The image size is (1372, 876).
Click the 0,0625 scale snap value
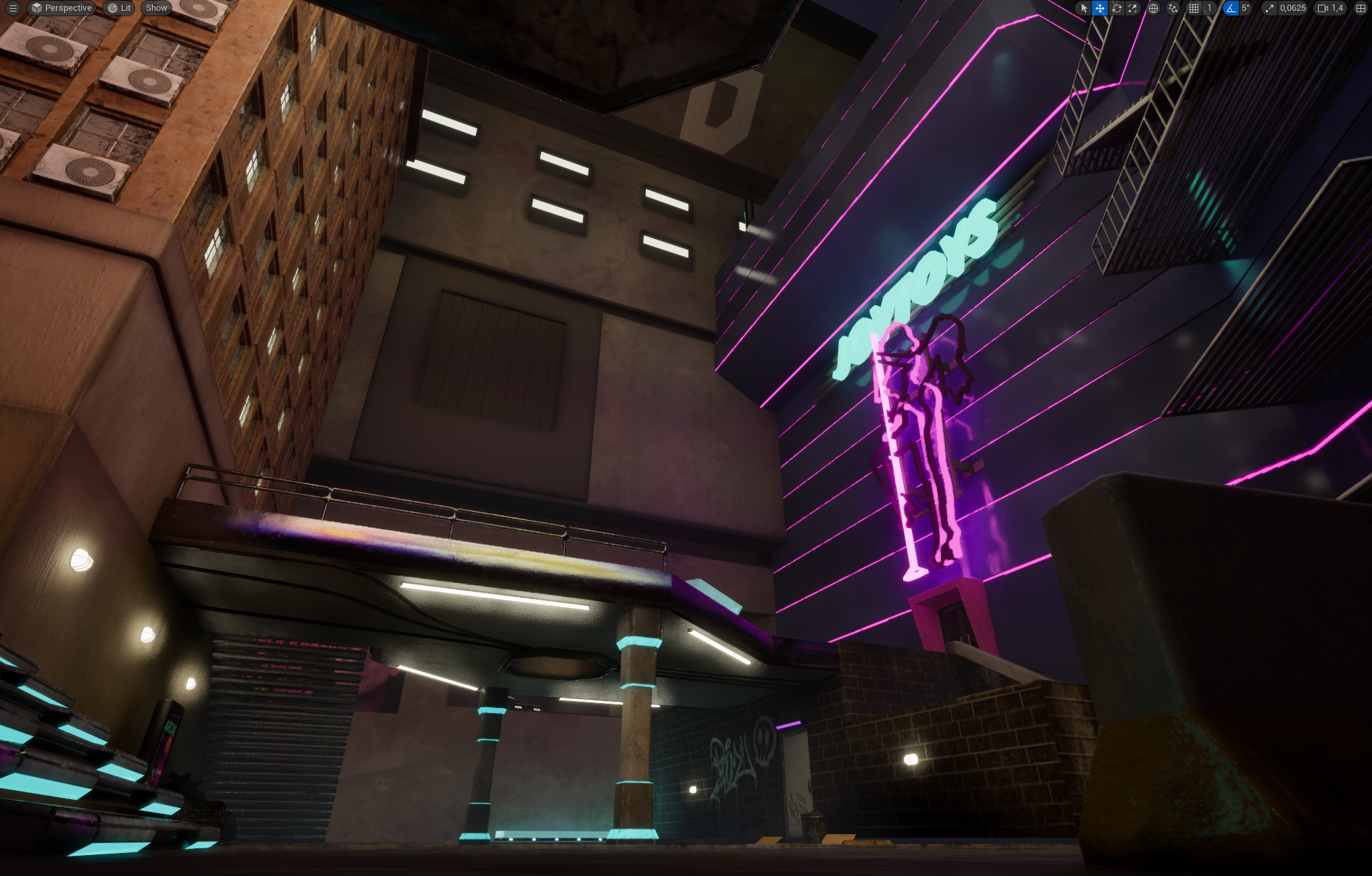[x=1293, y=8]
